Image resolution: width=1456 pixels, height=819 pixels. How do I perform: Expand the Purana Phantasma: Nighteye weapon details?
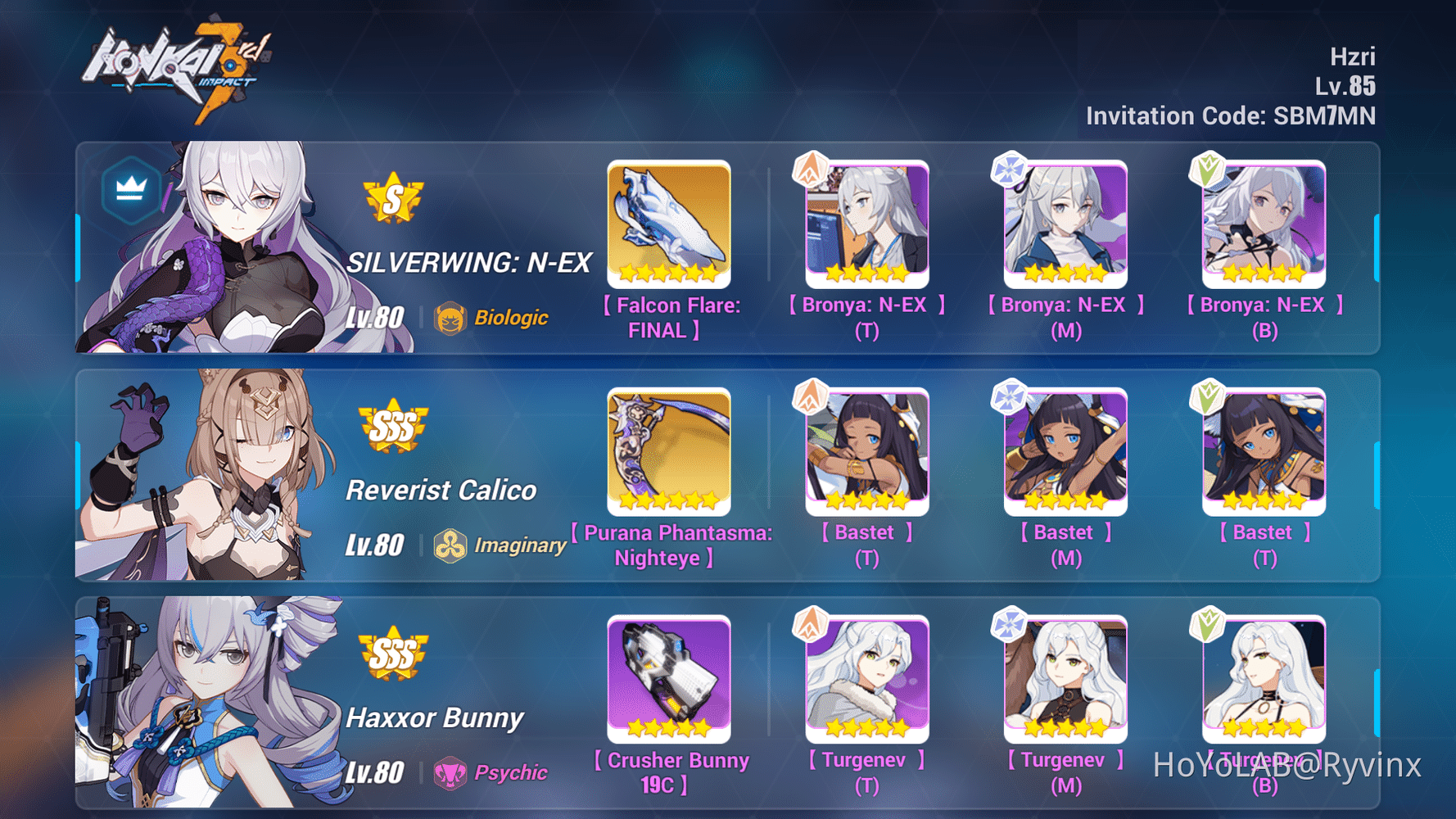tap(669, 450)
